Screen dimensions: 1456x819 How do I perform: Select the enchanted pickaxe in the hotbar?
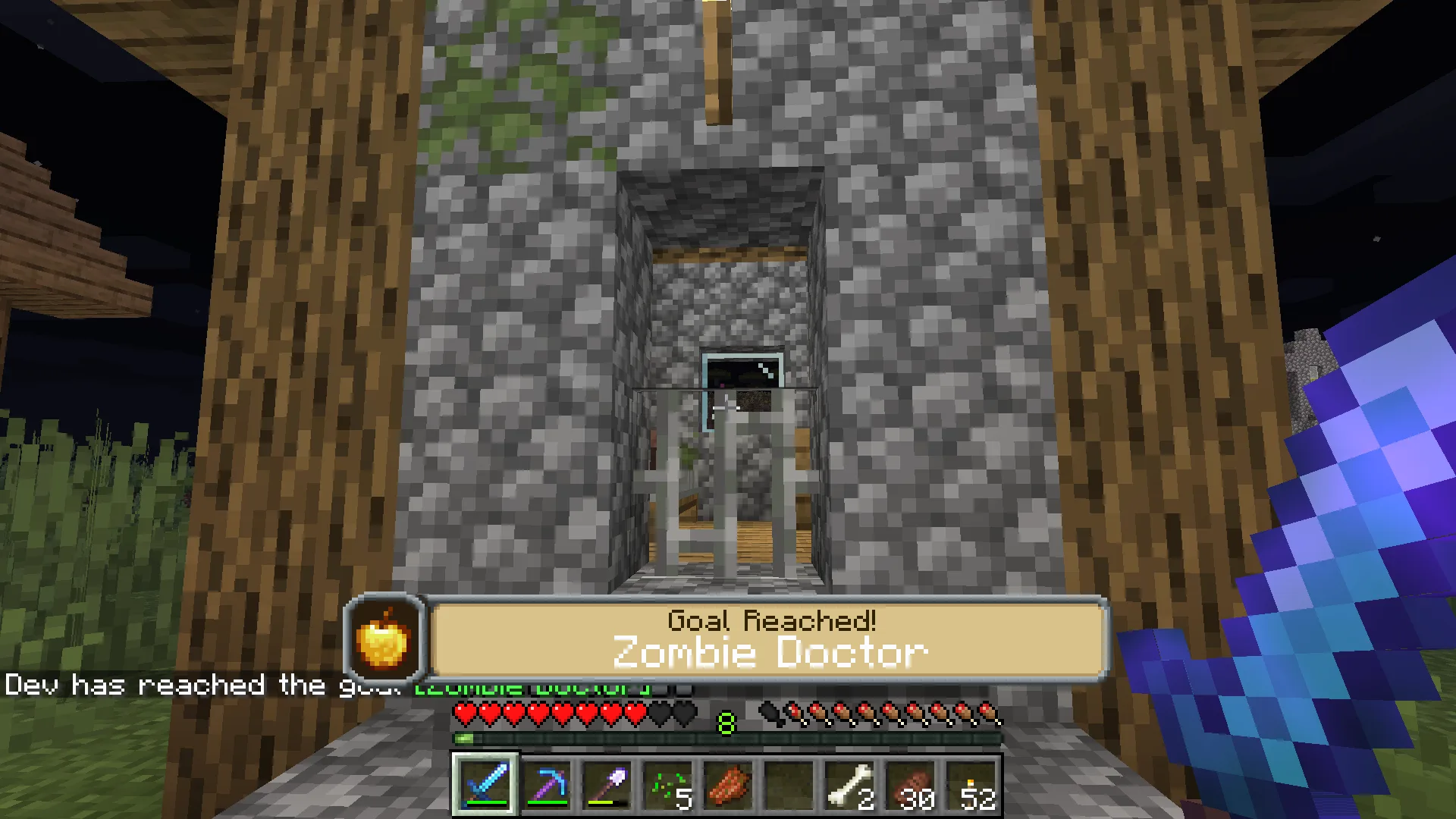tap(548, 783)
